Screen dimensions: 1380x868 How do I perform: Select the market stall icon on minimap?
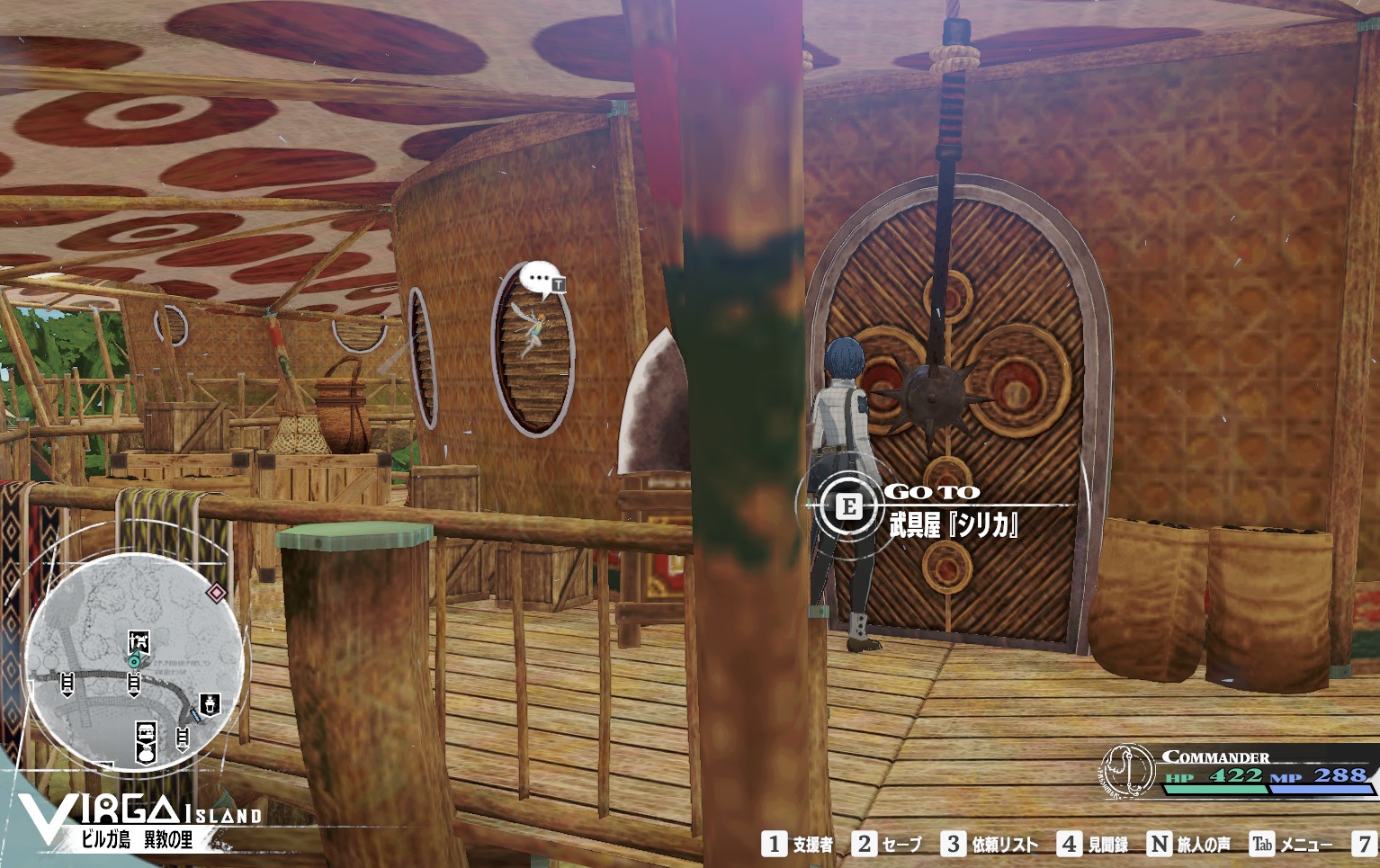[146, 732]
